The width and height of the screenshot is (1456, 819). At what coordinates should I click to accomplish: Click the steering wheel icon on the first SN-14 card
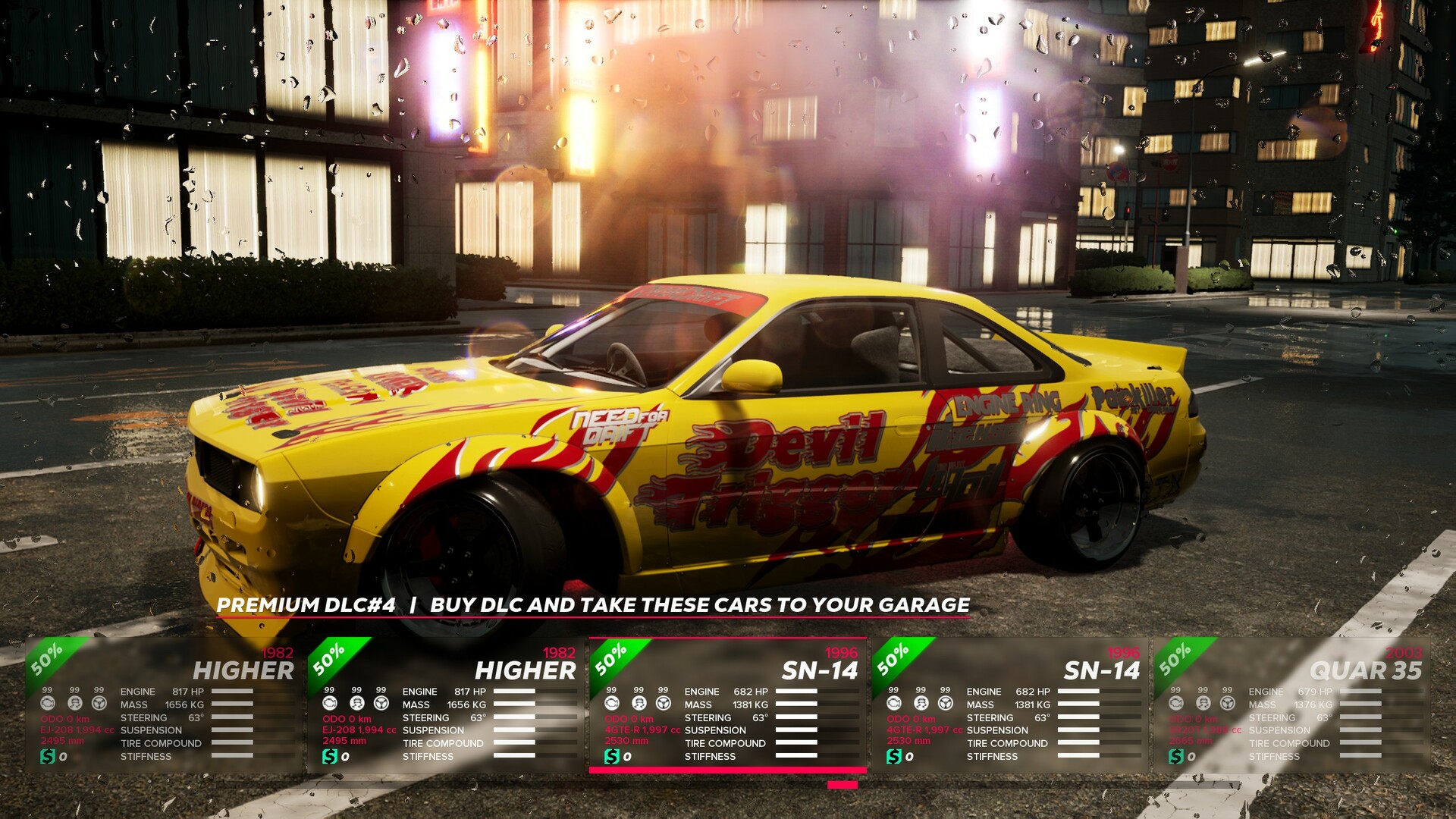pos(664,703)
